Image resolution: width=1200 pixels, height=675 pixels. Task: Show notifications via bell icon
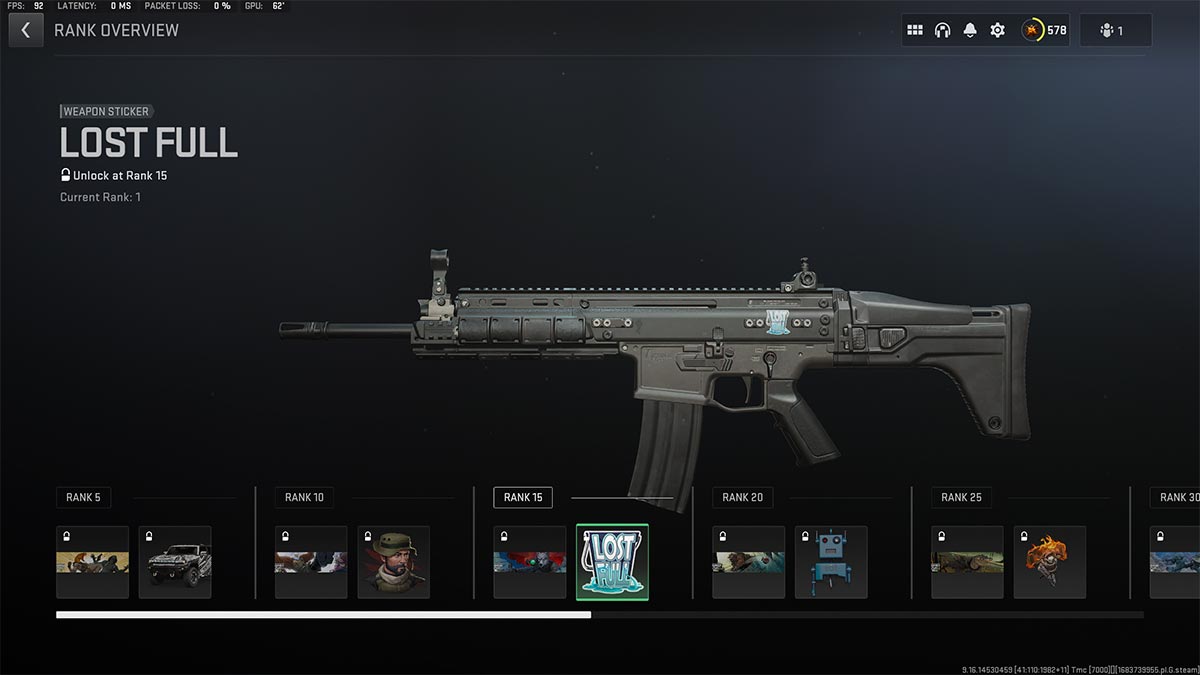point(970,30)
